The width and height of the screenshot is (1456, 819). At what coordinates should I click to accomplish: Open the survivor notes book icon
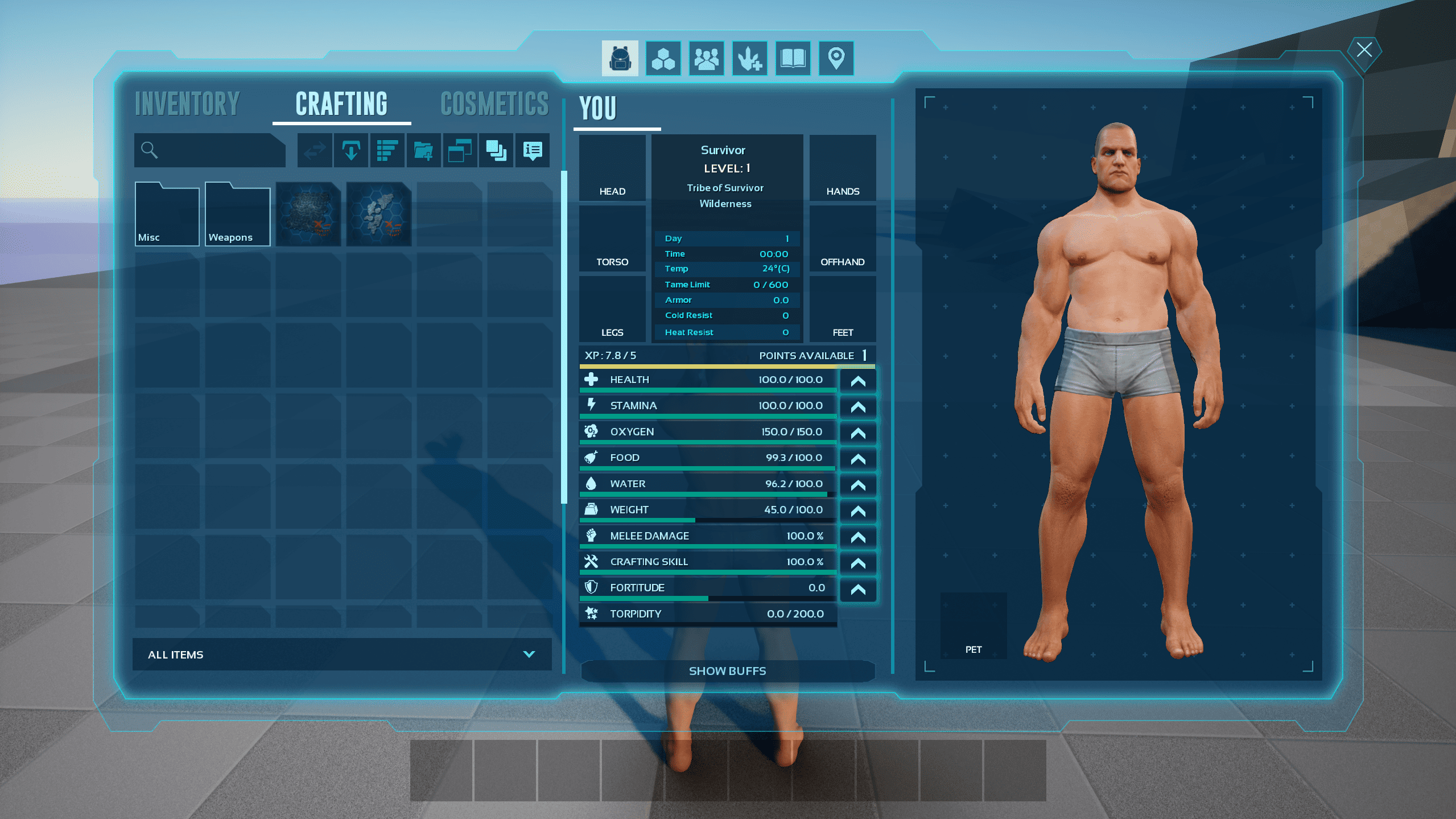click(793, 58)
